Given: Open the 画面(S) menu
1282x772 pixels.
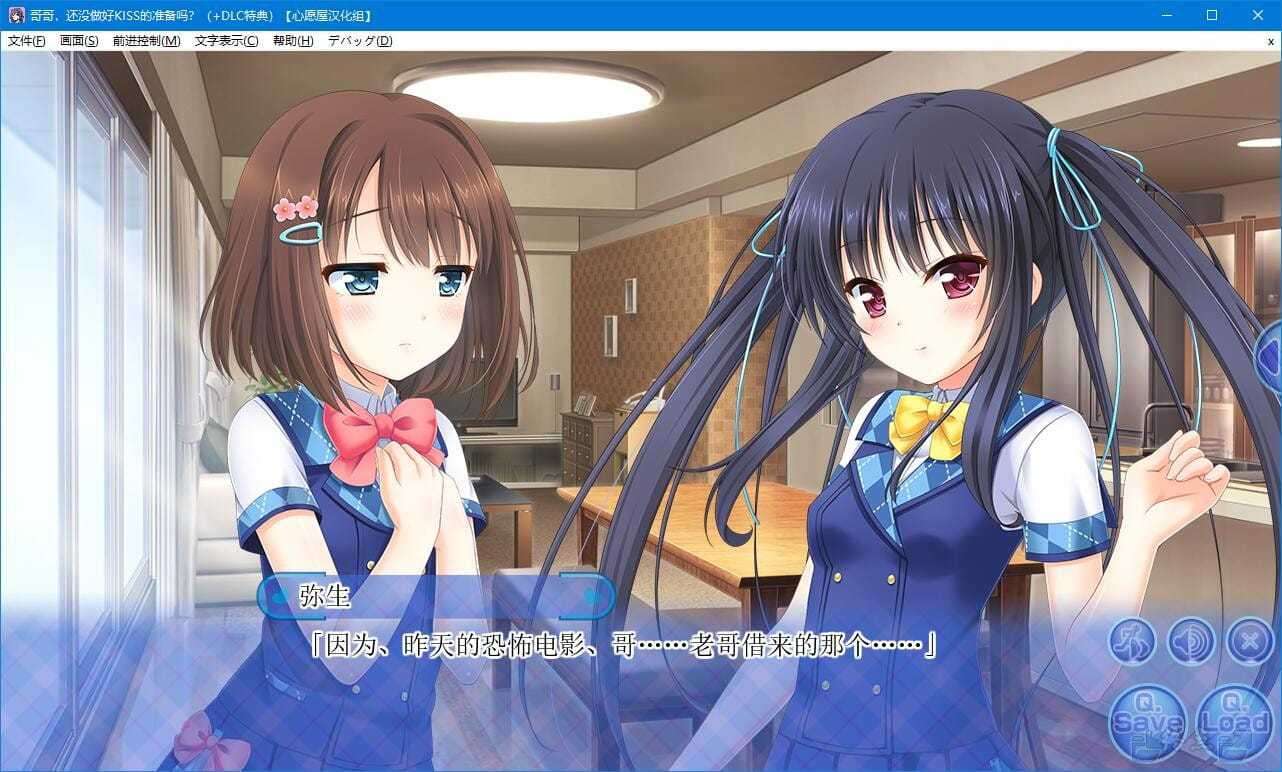Looking at the screenshot, I should tap(79, 41).
